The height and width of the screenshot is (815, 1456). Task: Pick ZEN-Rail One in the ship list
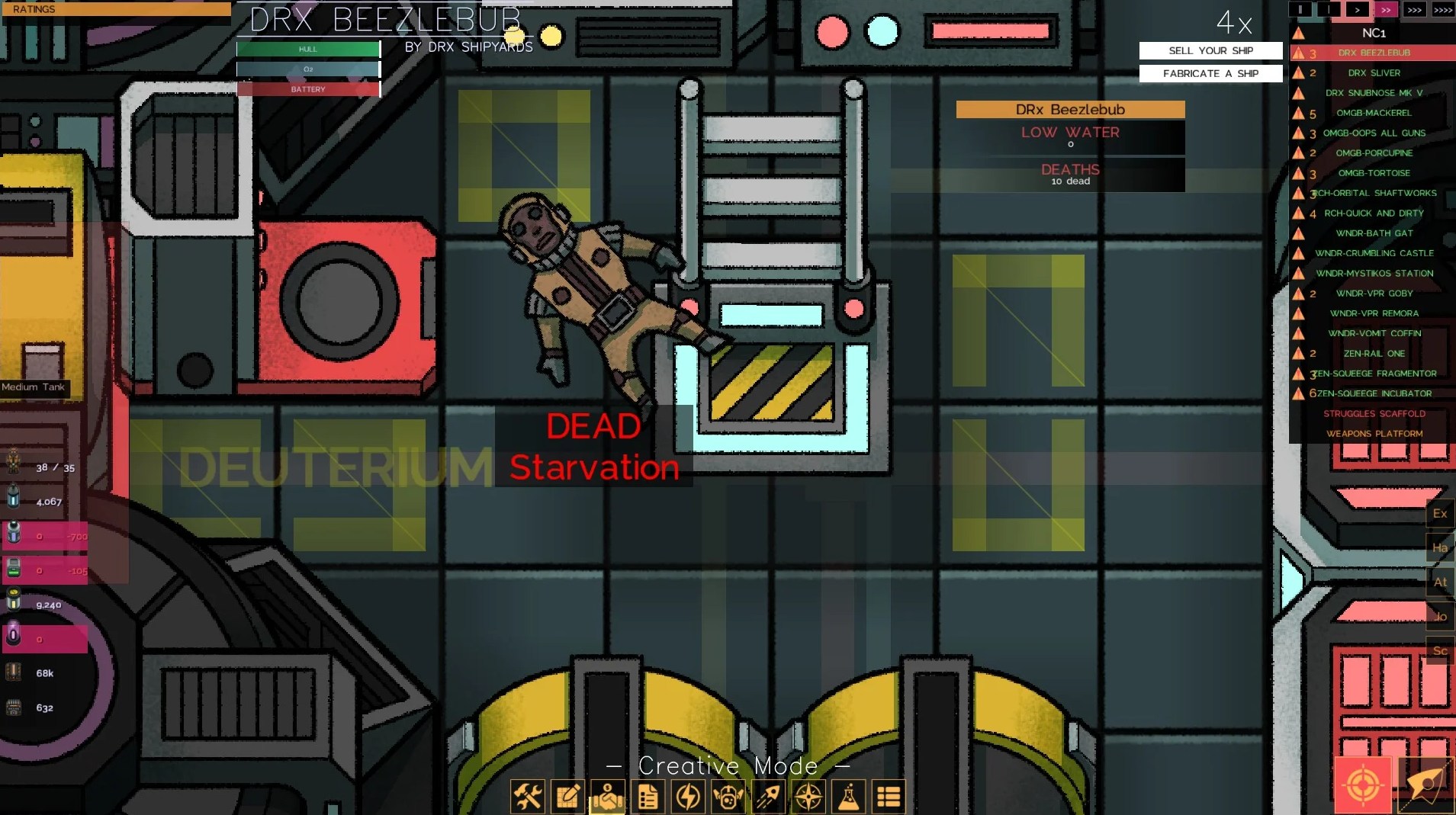tap(1374, 354)
